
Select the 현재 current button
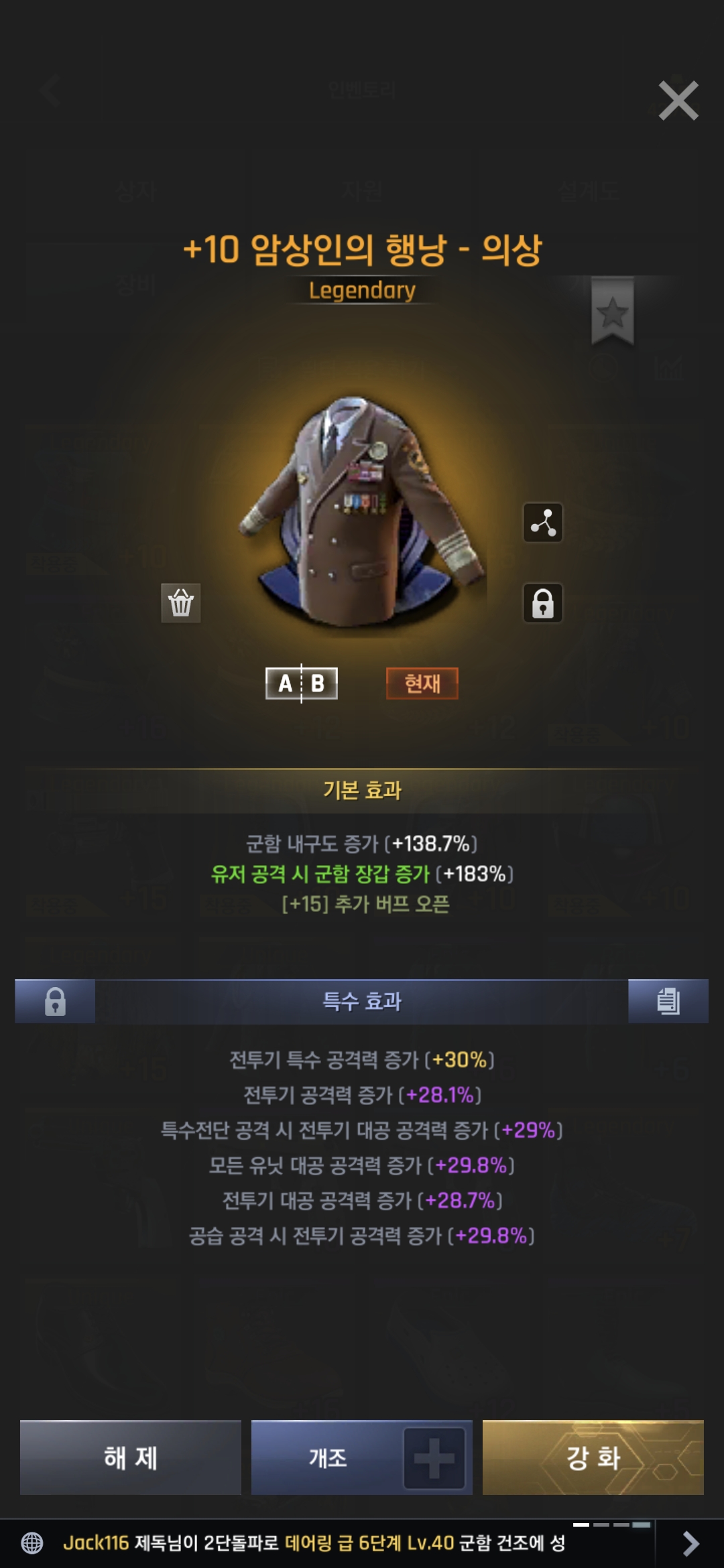[422, 683]
